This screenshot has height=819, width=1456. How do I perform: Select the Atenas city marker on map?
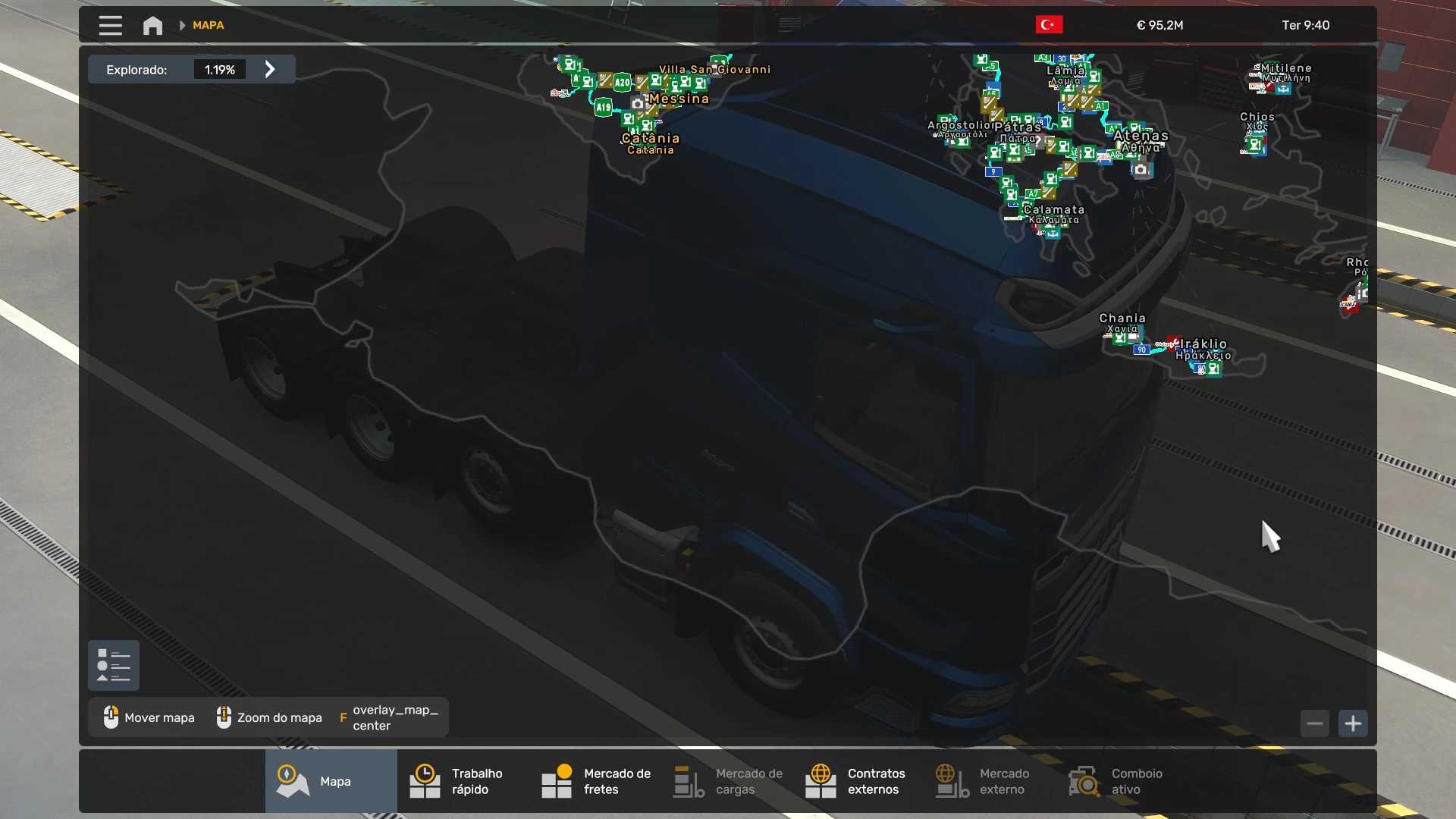tap(1141, 136)
